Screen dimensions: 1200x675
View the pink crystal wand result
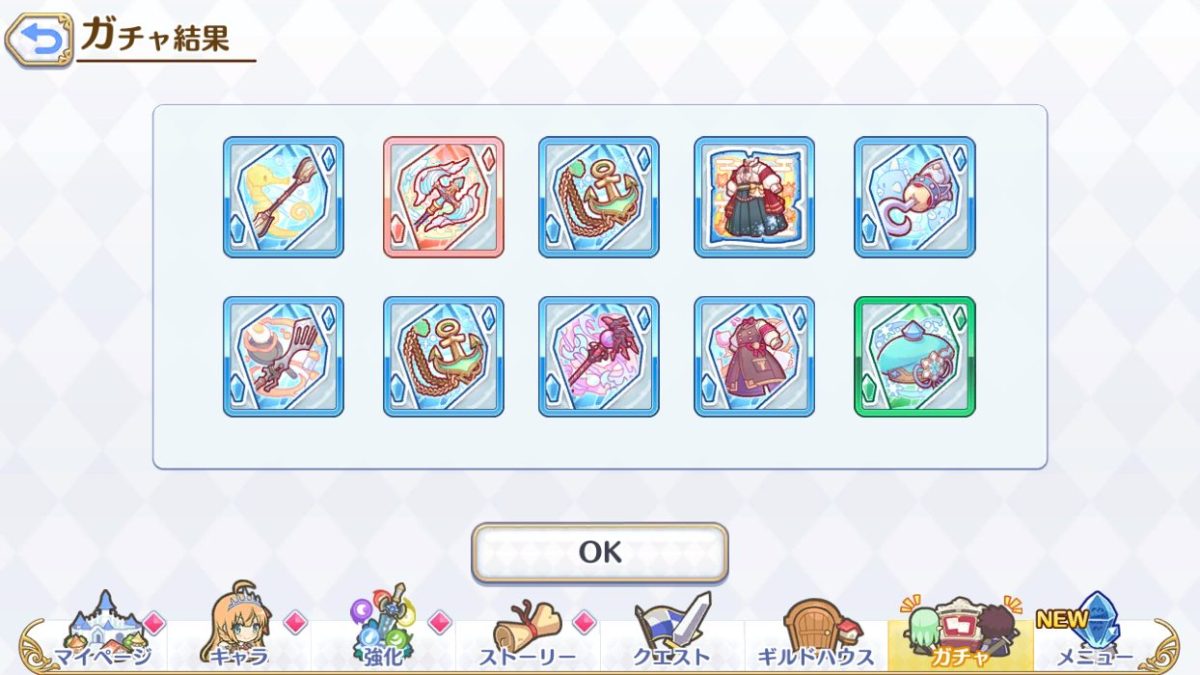point(598,356)
